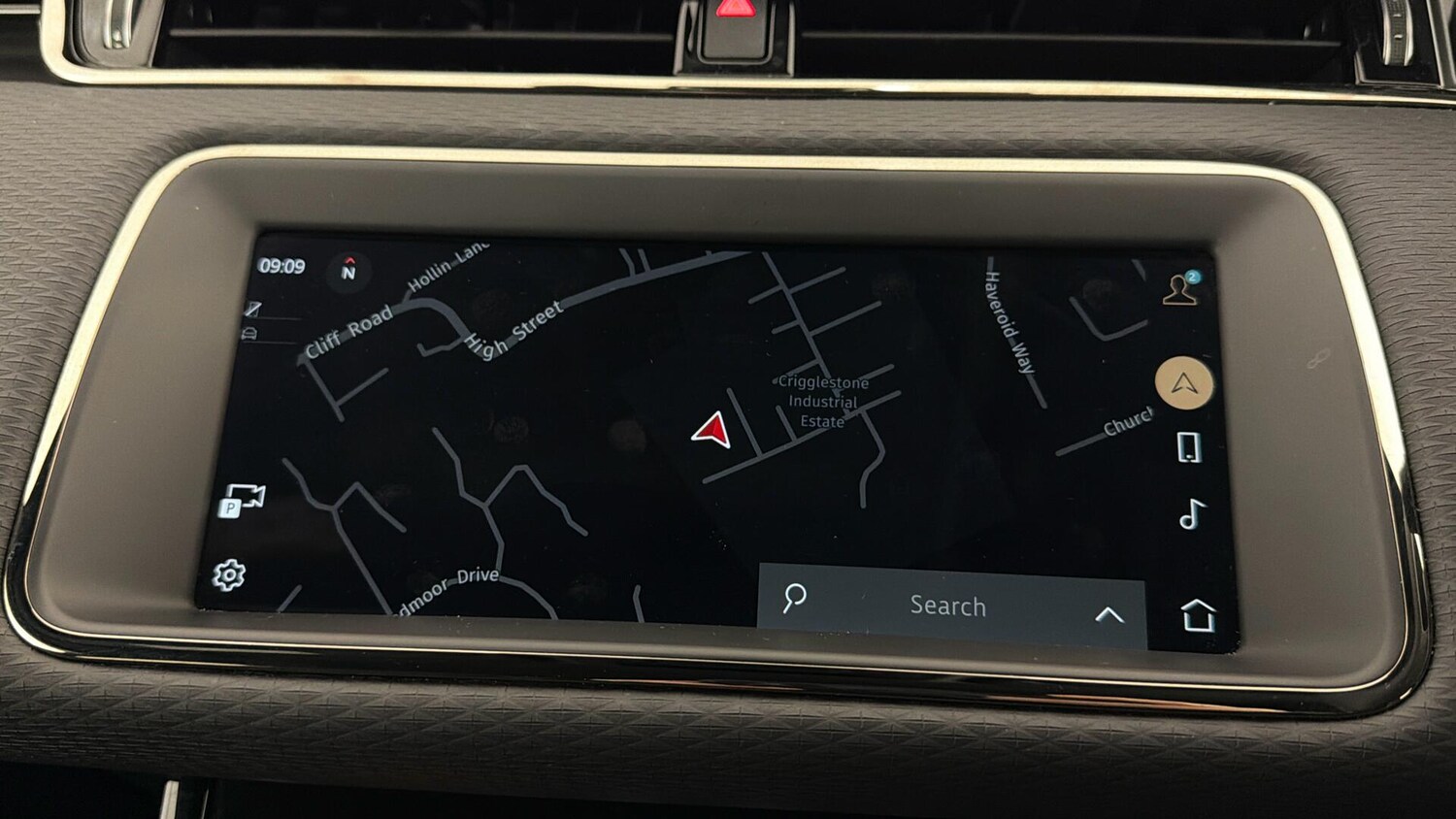Click the north compass indicator

tap(348, 270)
